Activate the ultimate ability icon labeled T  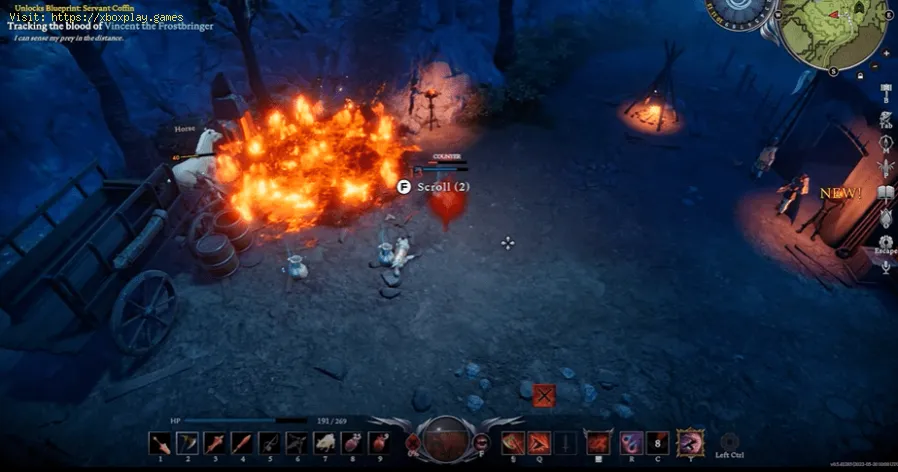coord(689,442)
